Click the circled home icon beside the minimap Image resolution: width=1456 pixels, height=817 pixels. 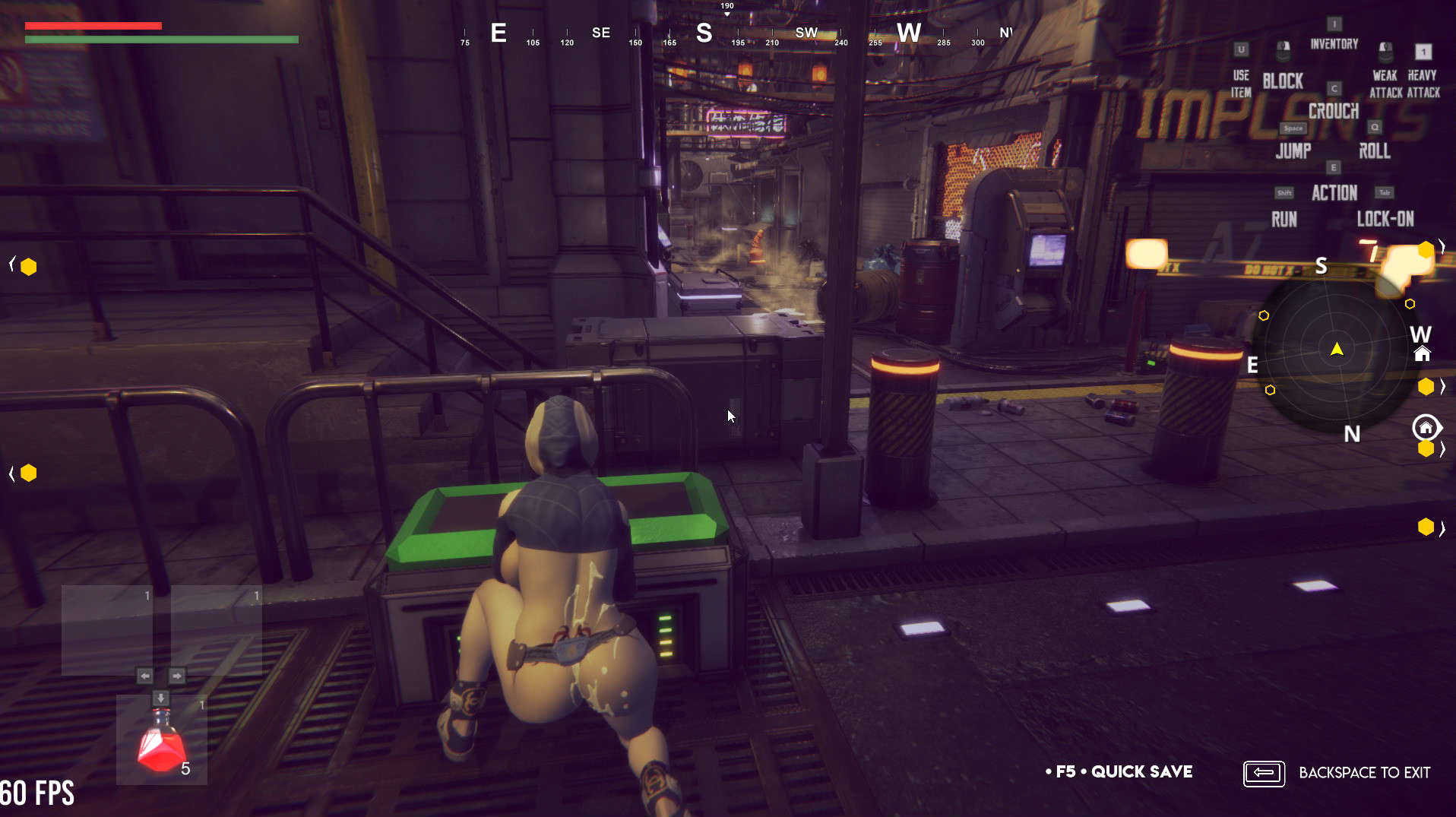[1426, 428]
